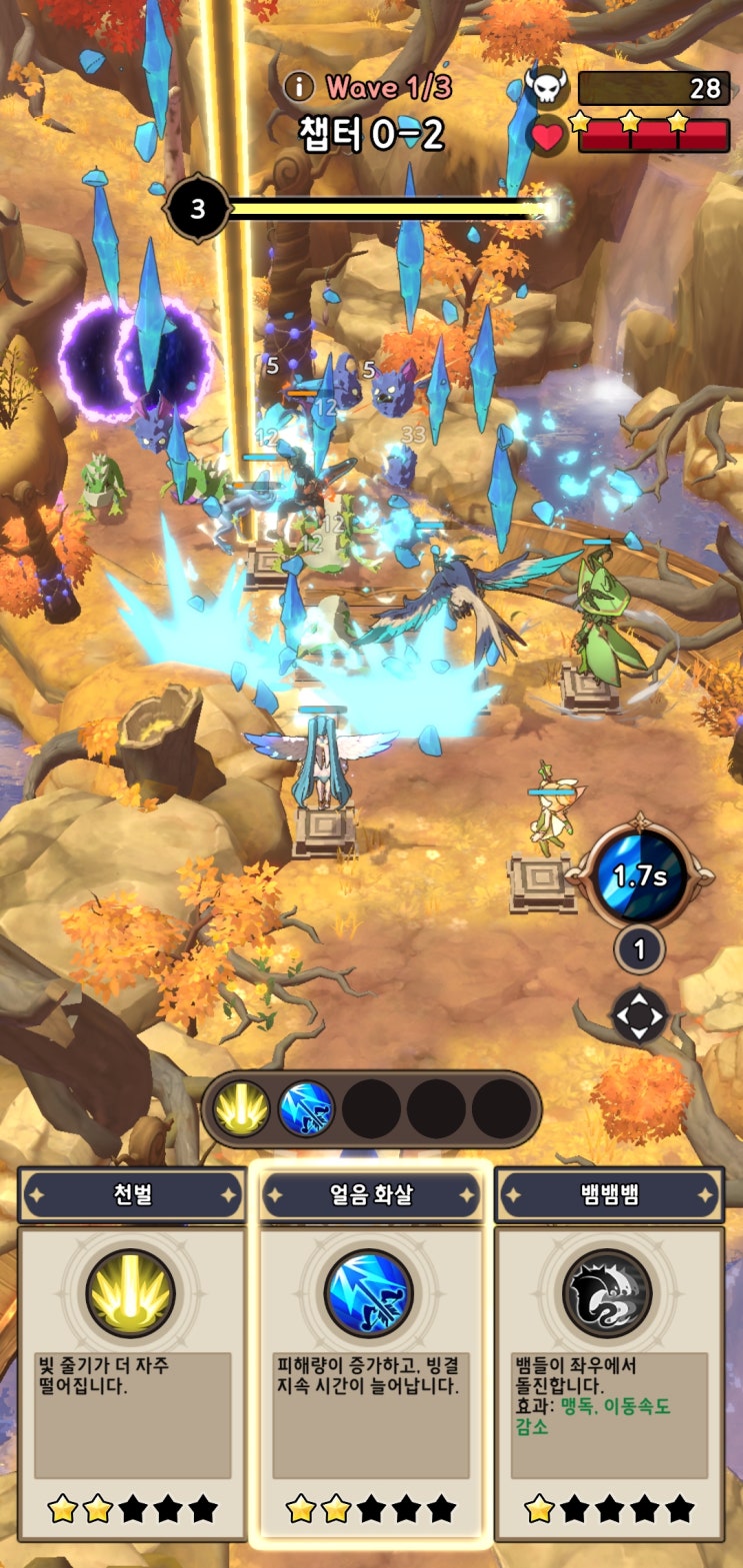The width and height of the screenshot is (743, 1568).
Task: Open the wave info icon
Action: (299, 87)
